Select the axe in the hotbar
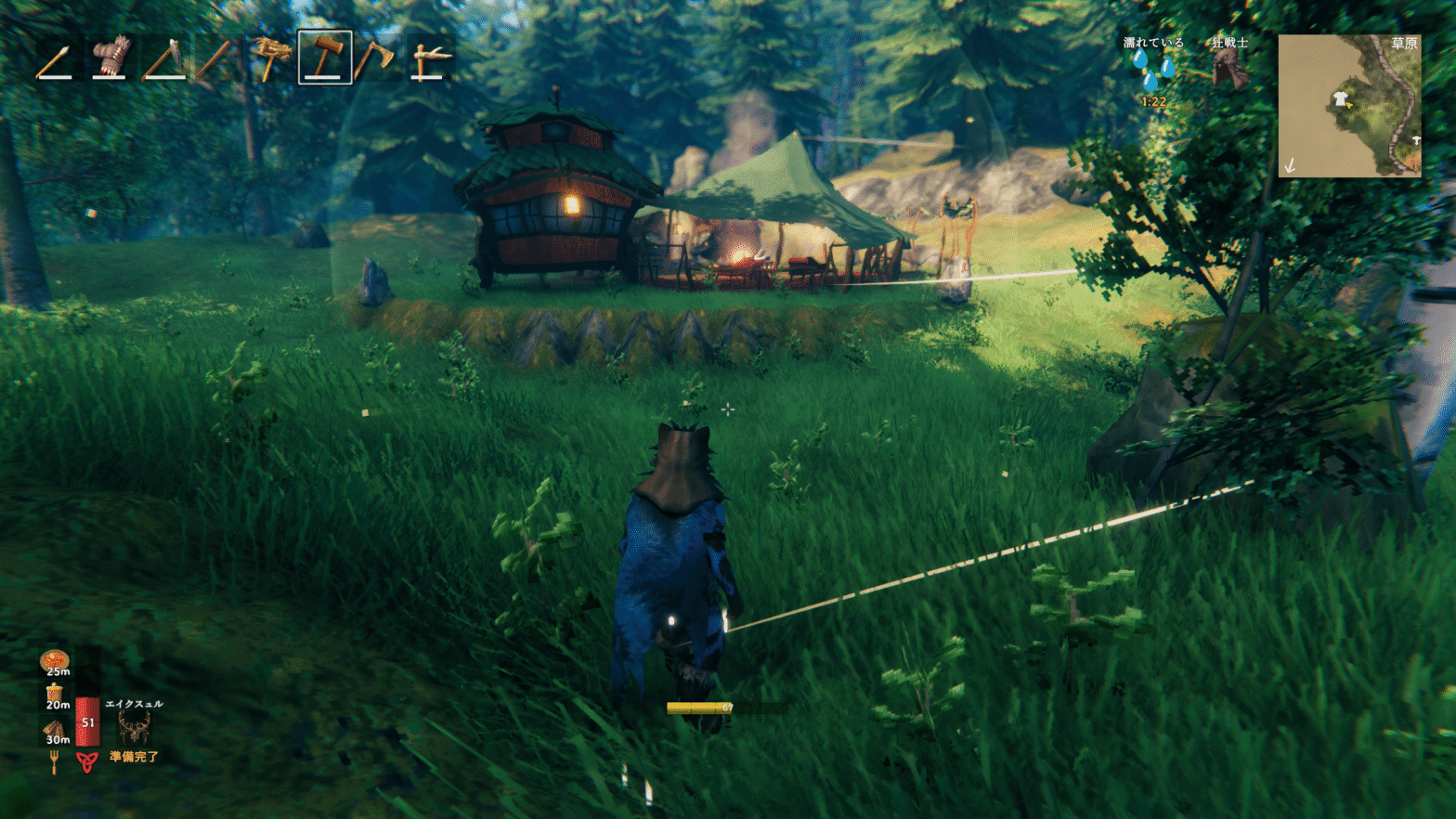Viewport: 1456px width, 819px height. tap(375, 58)
